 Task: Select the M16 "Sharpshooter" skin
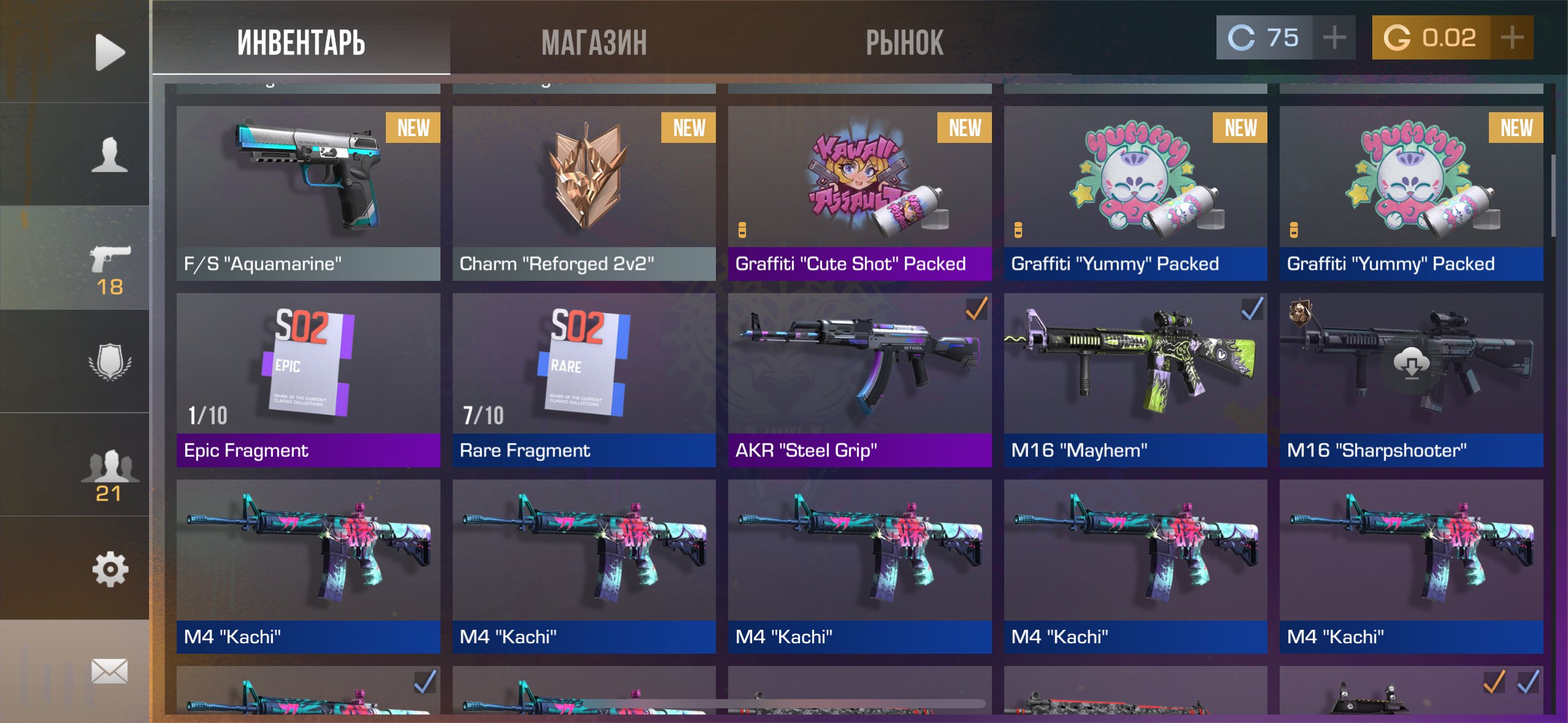[1411, 380]
